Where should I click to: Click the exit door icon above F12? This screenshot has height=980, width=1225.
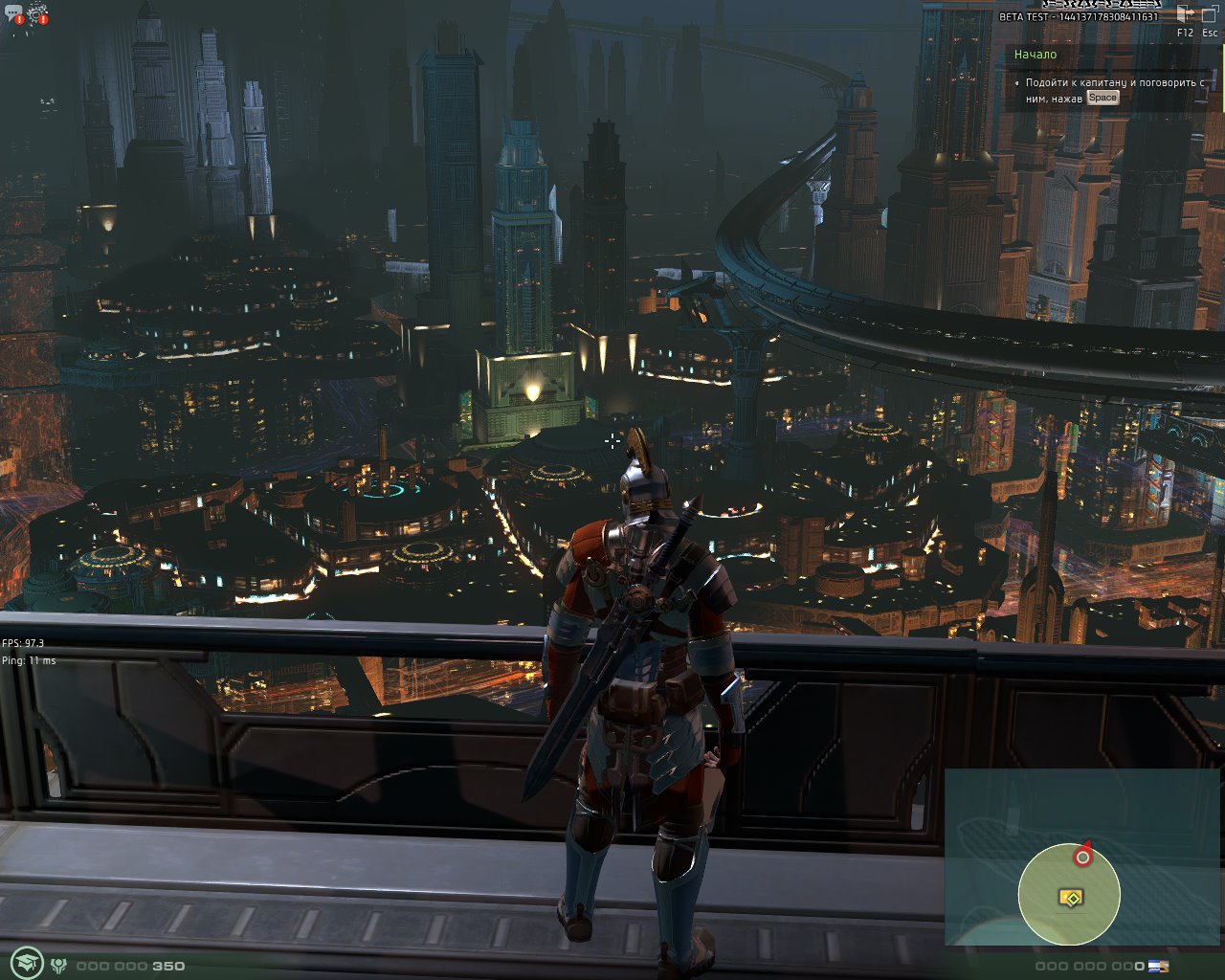(x=1185, y=14)
